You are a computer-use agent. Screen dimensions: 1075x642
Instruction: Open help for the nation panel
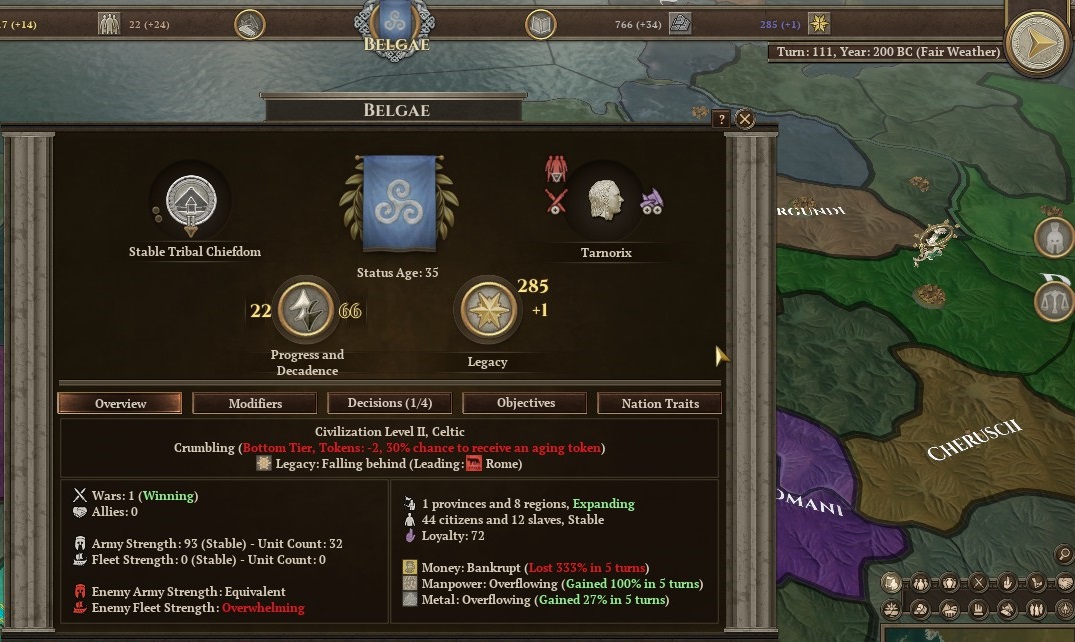coord(721,119)
